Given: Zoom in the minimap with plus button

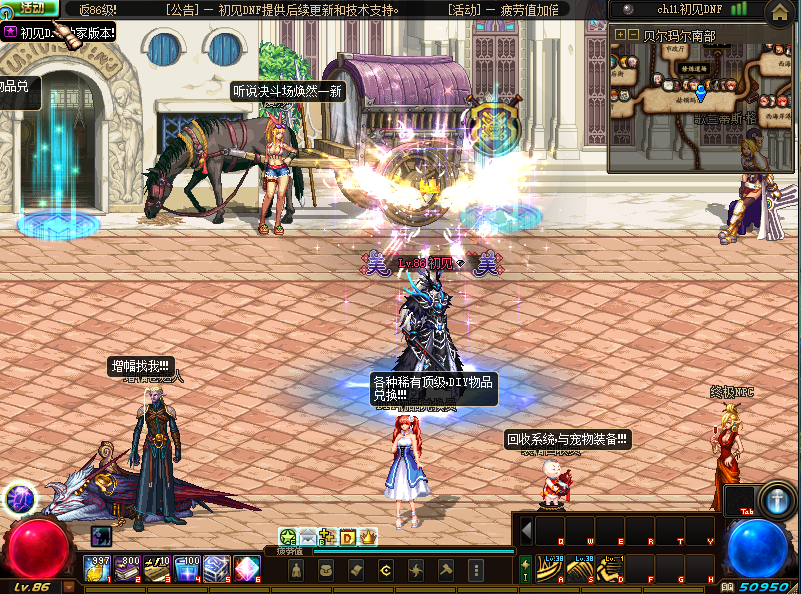Looking at the screenshot, I should [620, 35].
